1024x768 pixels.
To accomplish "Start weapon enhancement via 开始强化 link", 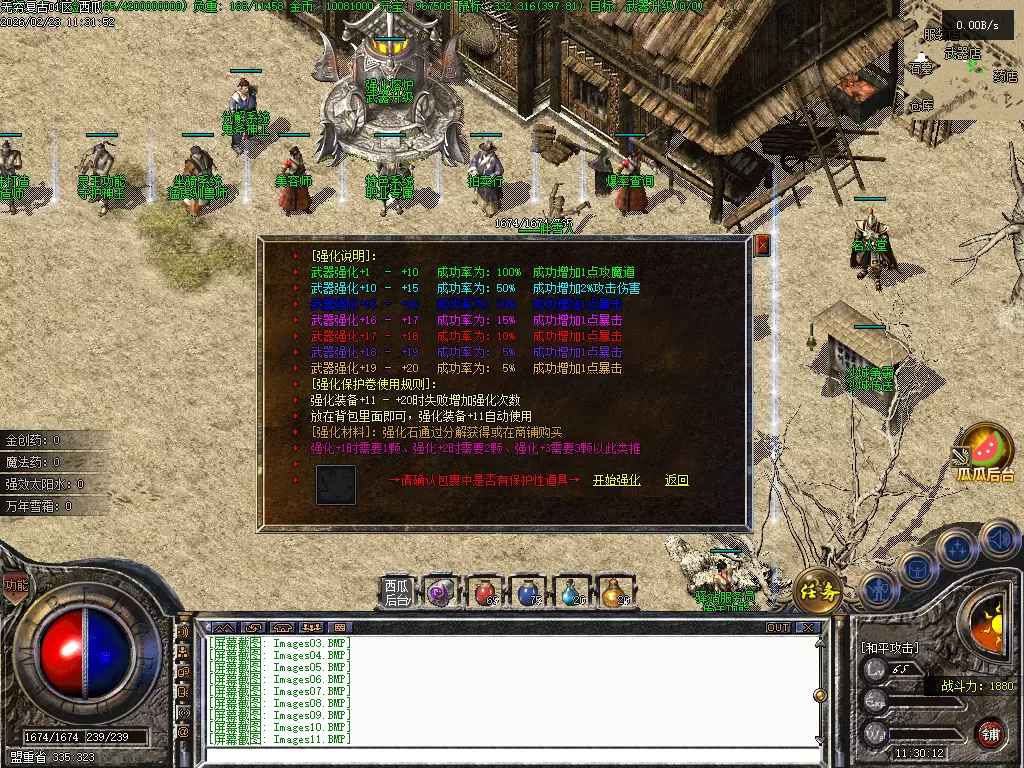I will click(616, 481).
